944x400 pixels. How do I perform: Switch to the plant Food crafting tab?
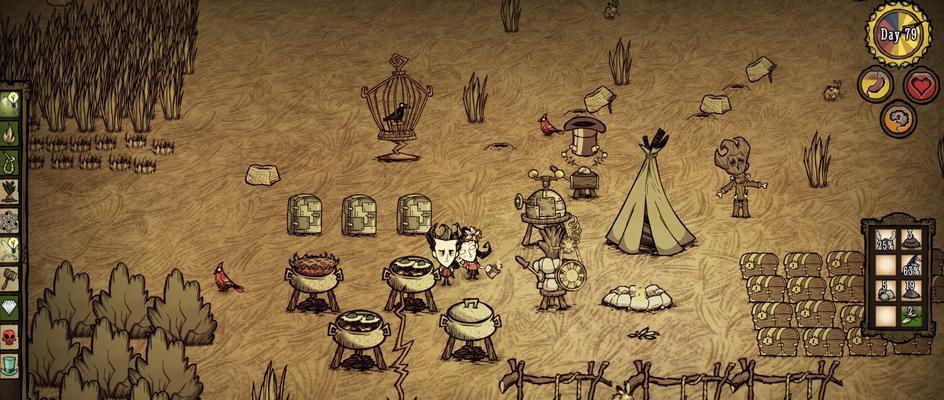(10, 190)
